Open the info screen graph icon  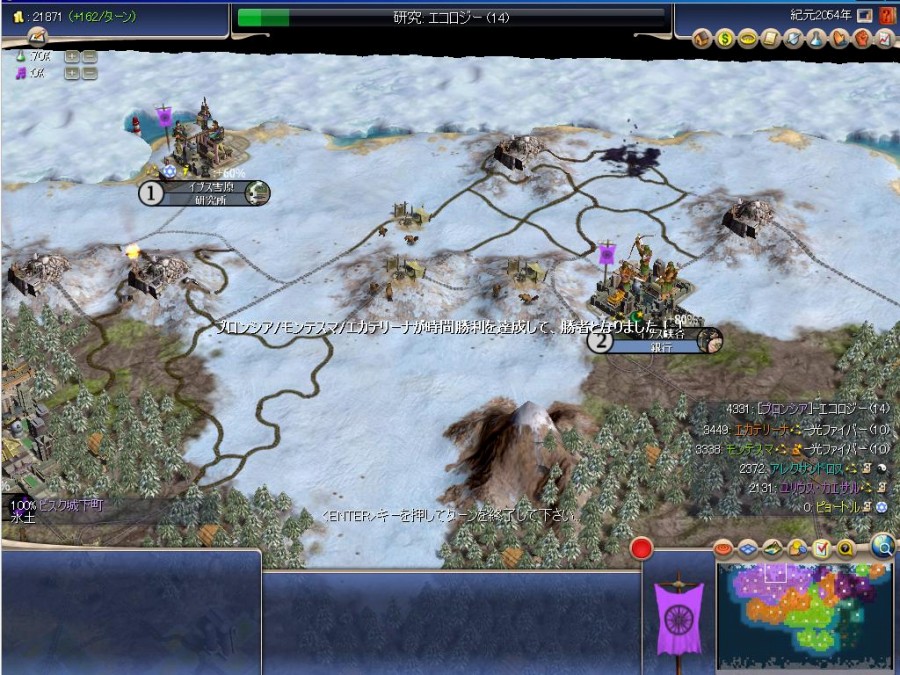click(x=884, y=39)
